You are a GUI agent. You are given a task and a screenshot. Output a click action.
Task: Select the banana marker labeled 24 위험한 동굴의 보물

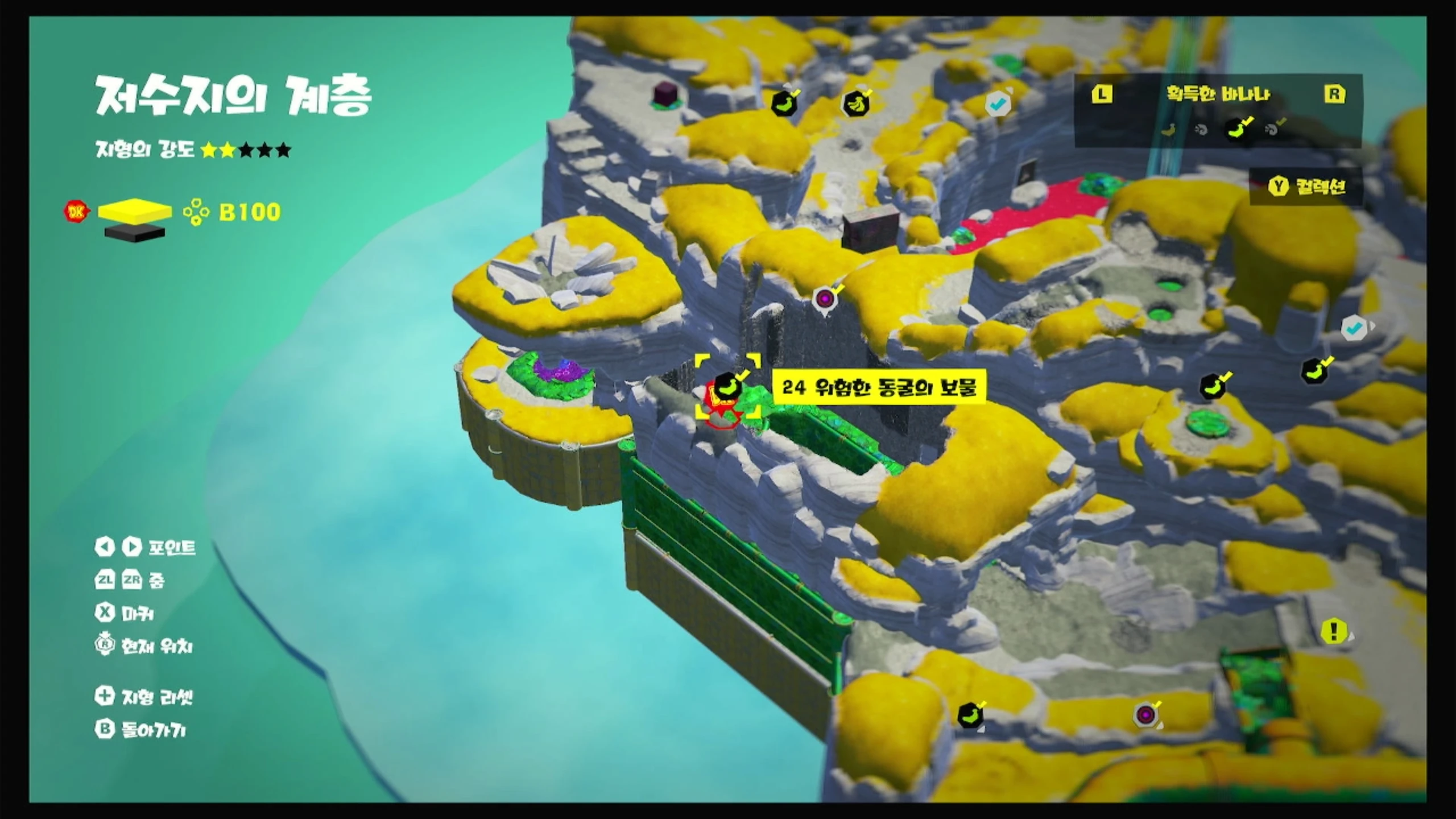727,385
